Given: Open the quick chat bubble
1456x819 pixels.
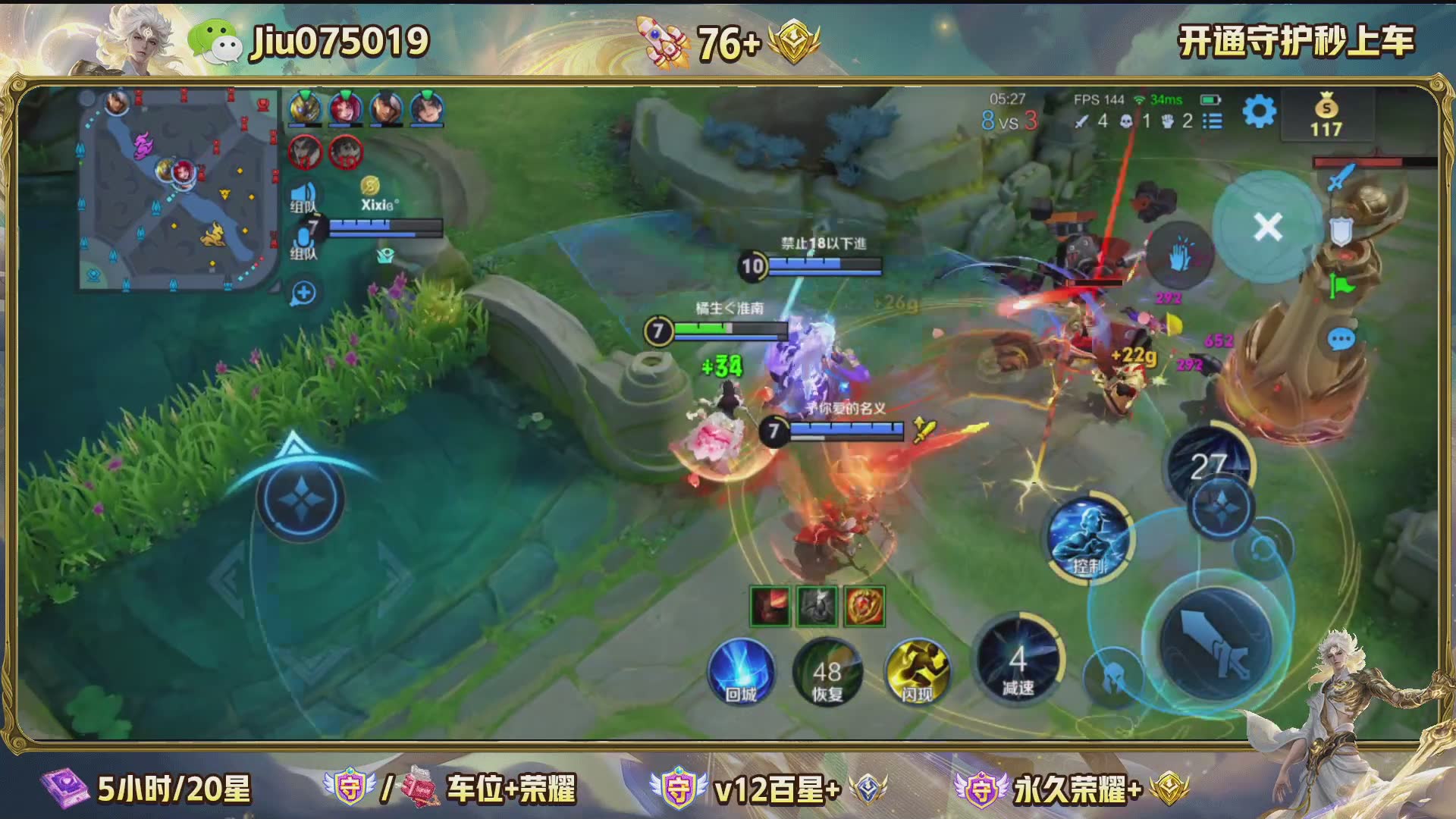Looking at the screenshot, I should 1341,339.
